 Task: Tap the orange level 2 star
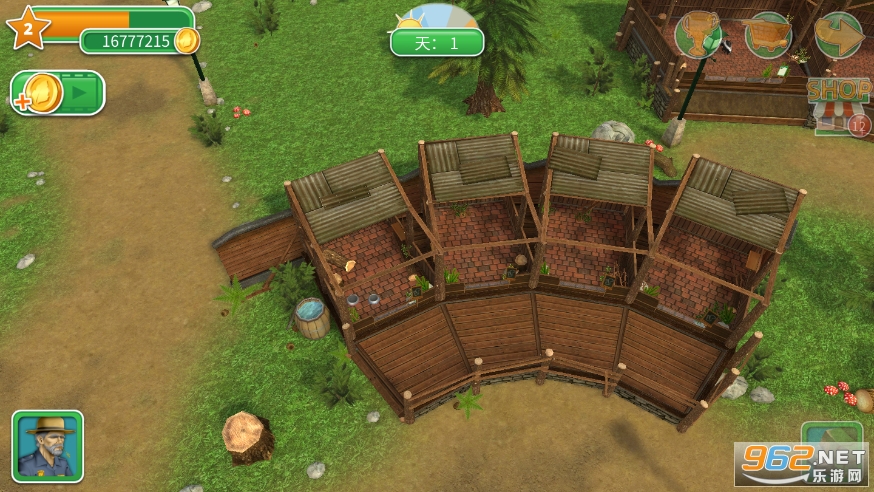[x=27, y=29]
